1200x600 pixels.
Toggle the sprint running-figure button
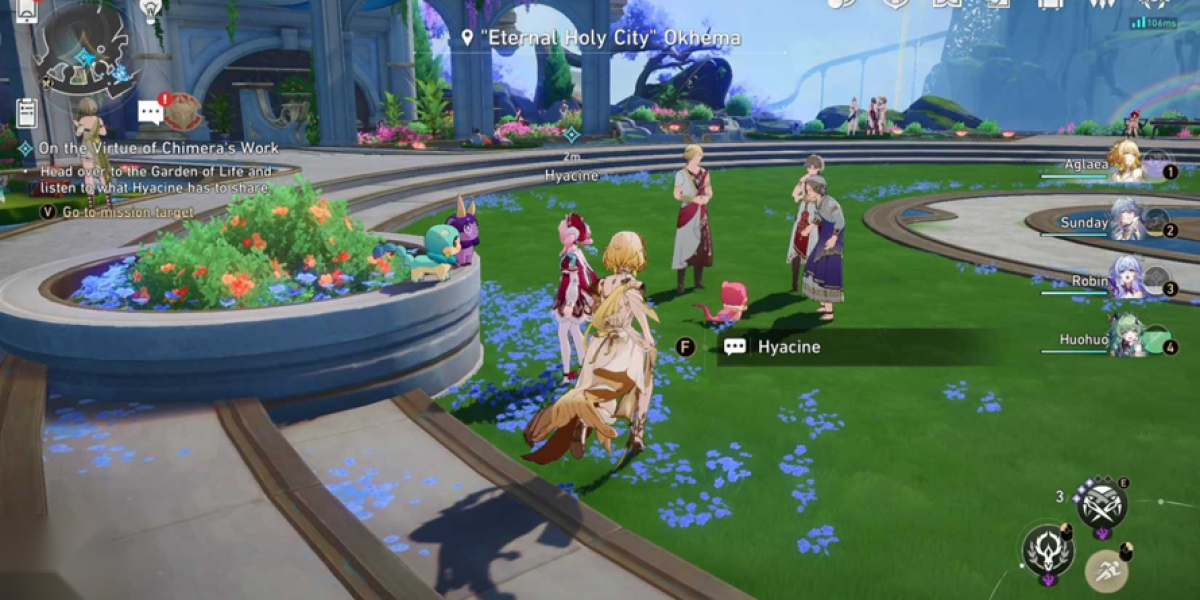(1108, 571)
